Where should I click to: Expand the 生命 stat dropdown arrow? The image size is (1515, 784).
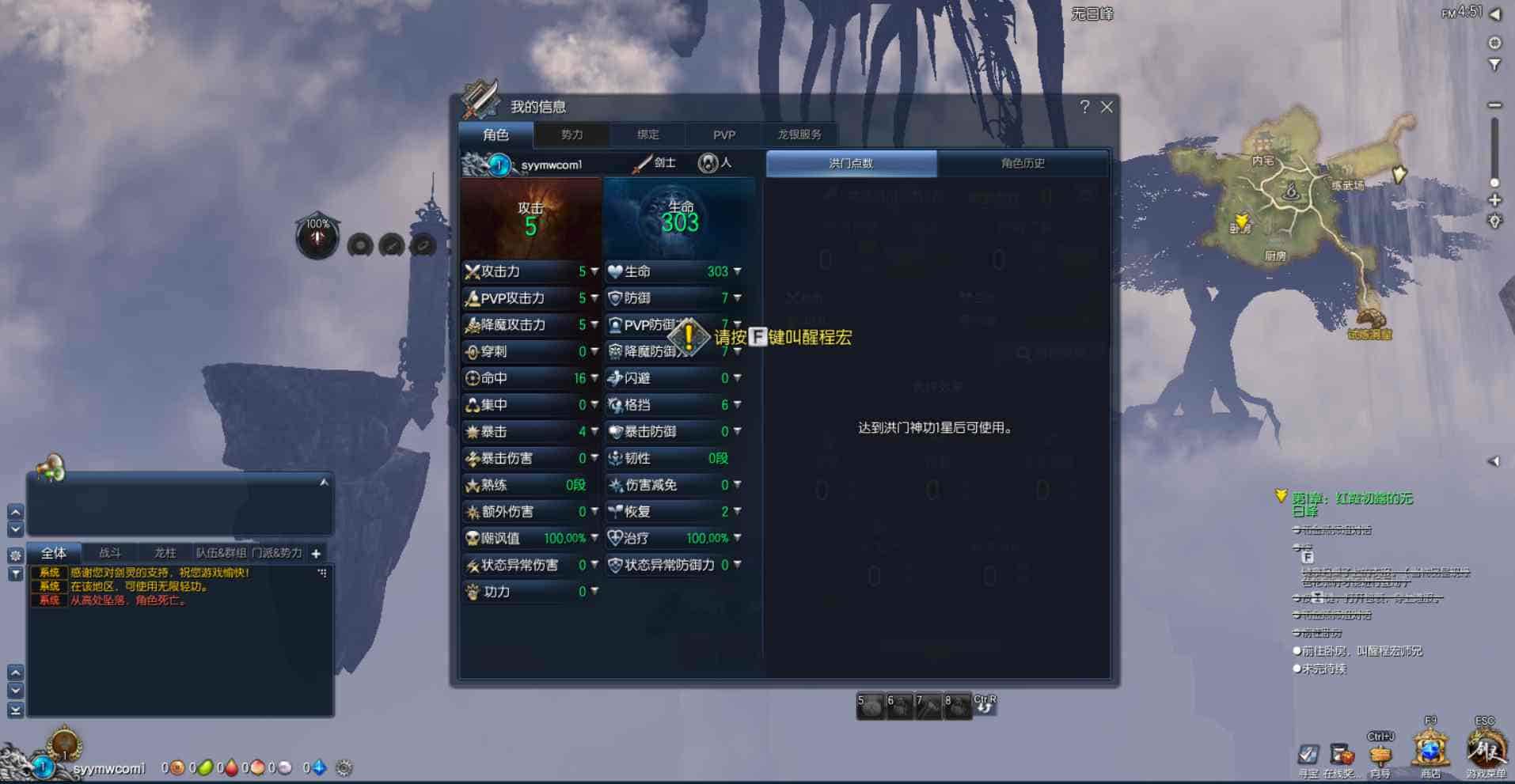pos(736,271)
